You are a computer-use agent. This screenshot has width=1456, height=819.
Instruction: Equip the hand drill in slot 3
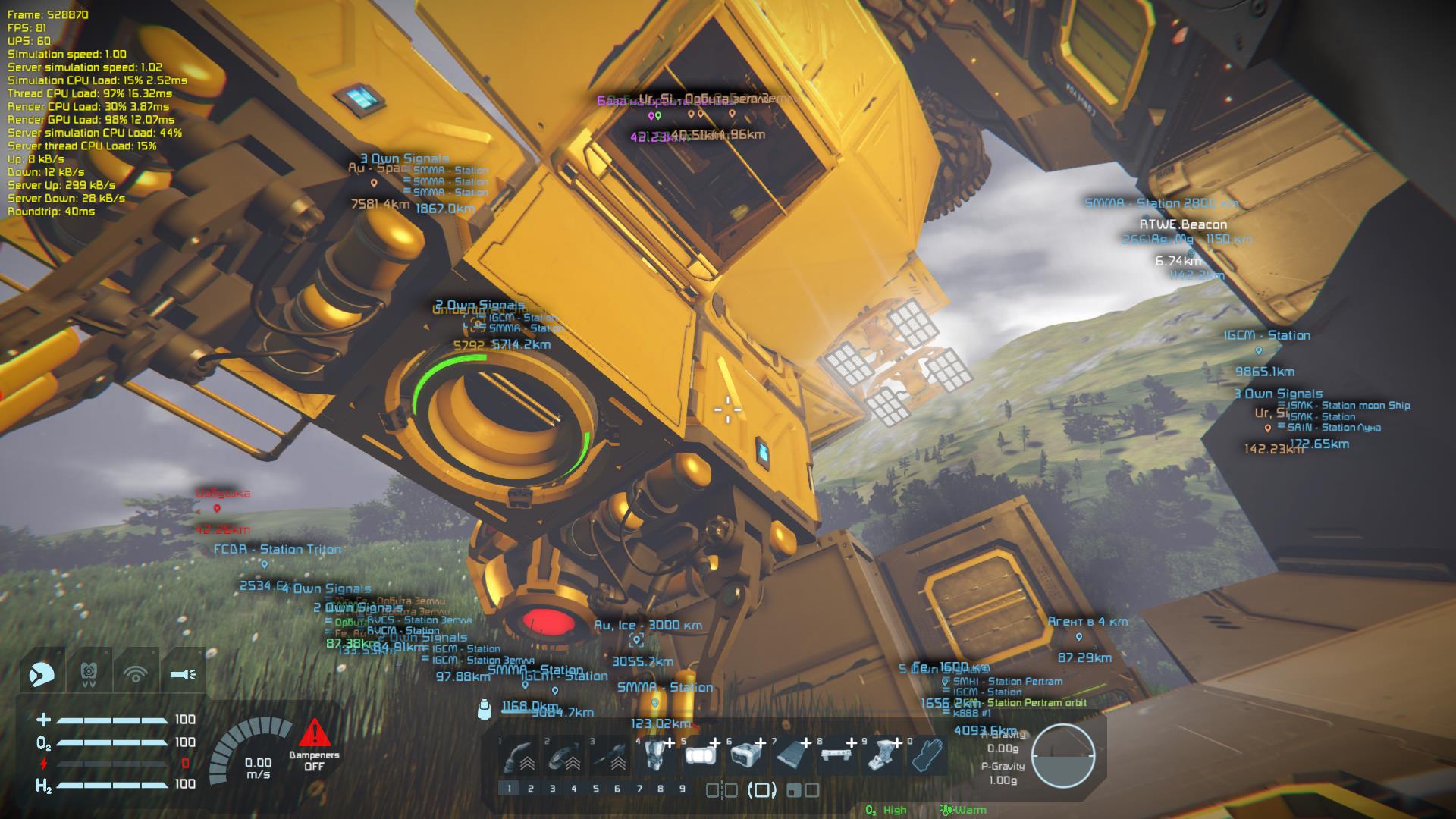pyautogui.click(x=612, y=755)
